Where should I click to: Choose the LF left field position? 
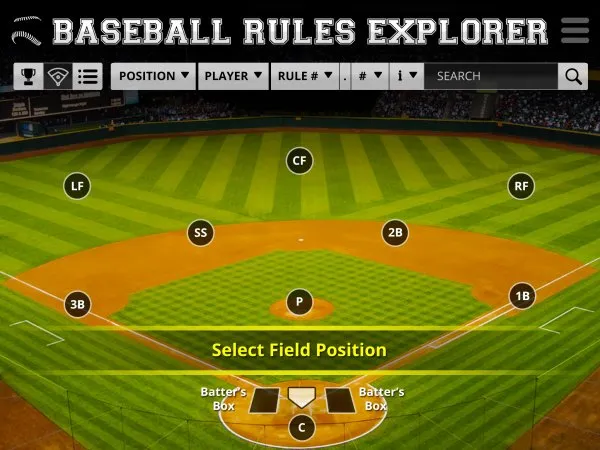click(76, 185)
